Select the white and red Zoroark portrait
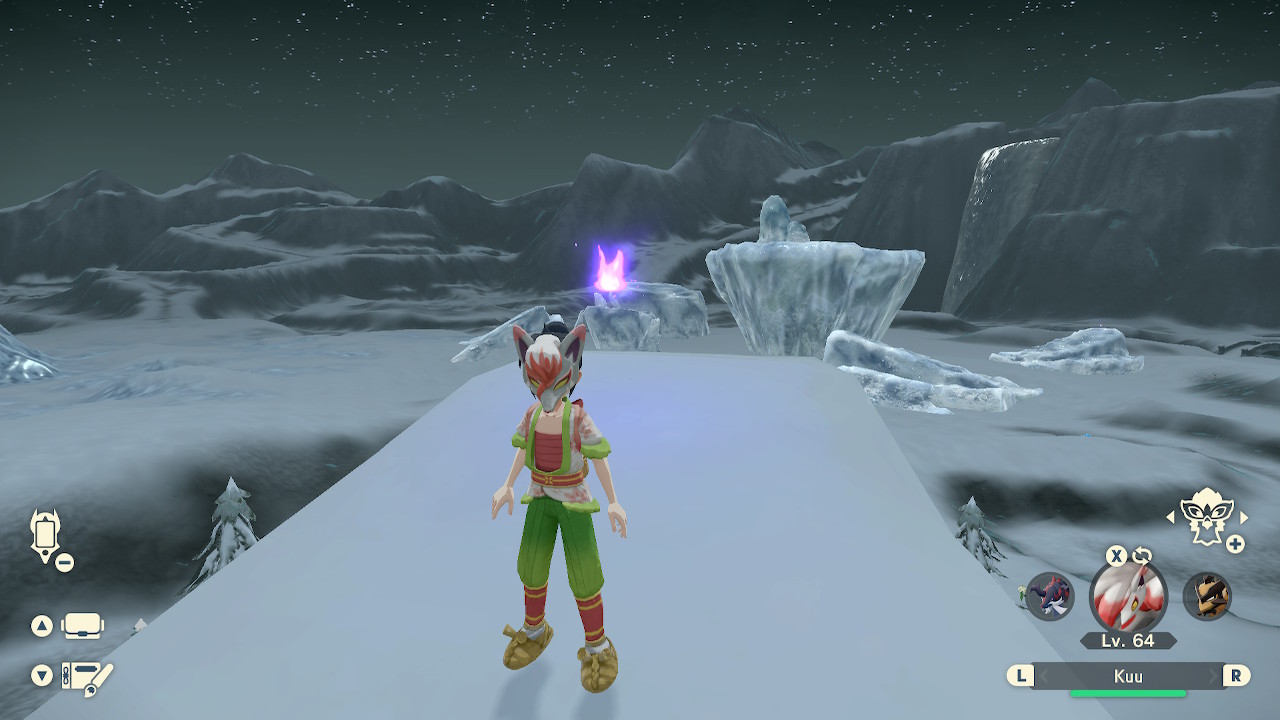The width and height of the screenshot is (1280, 720). (x=1128, y=598)
